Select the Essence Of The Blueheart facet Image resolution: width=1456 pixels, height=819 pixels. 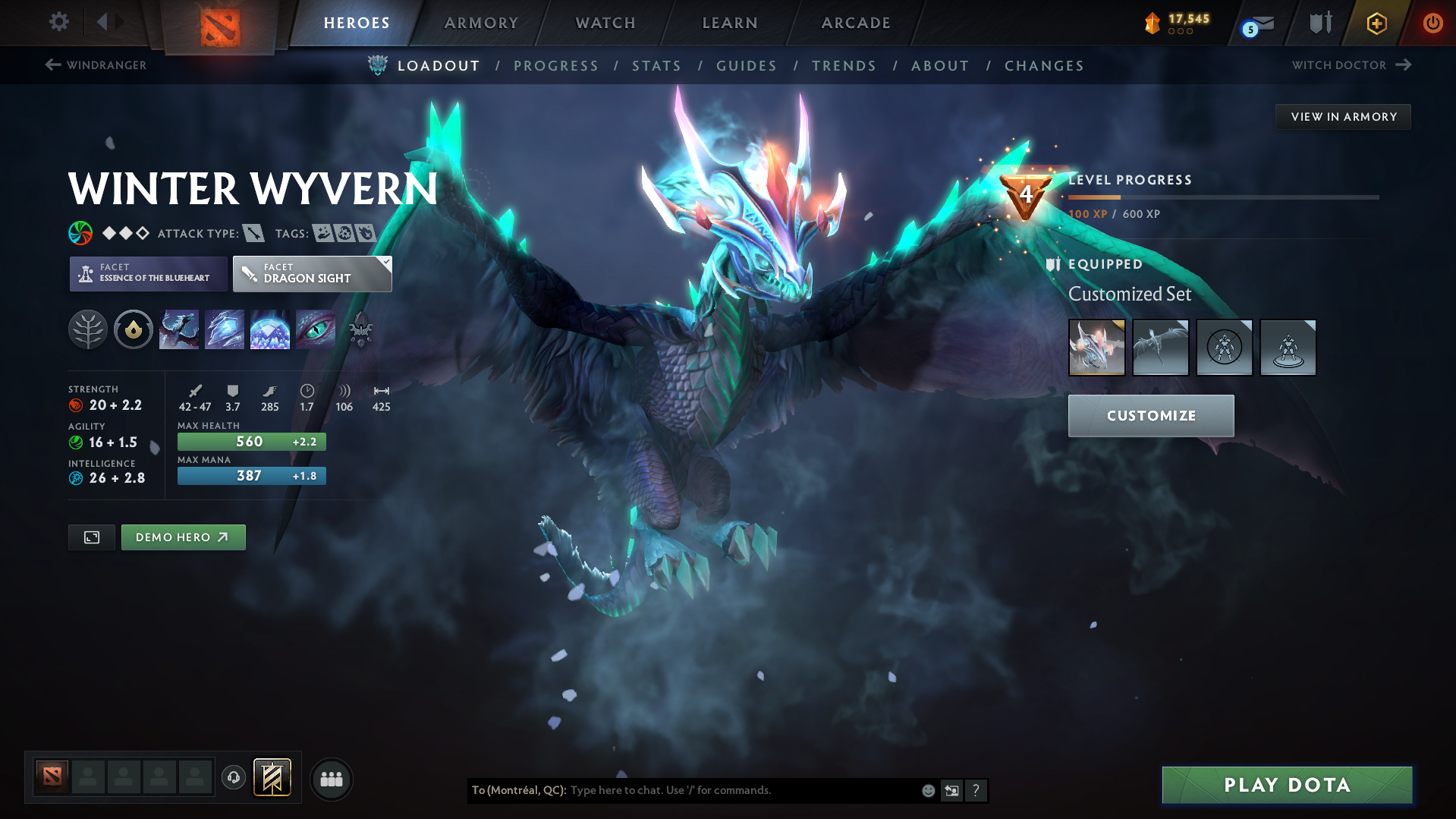click(x=147, y=273)
